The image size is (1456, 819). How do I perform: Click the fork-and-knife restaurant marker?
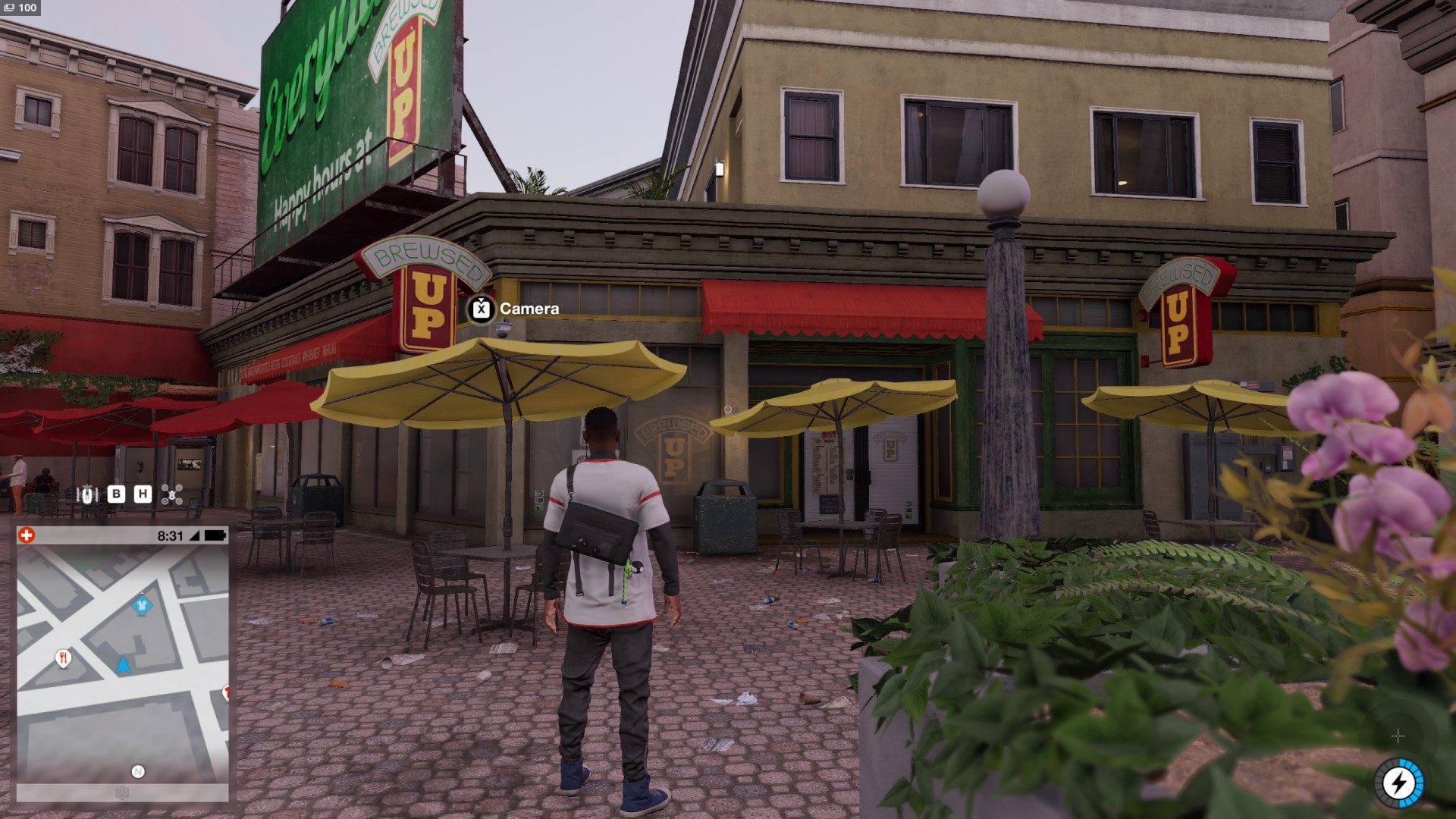point(64,657)
